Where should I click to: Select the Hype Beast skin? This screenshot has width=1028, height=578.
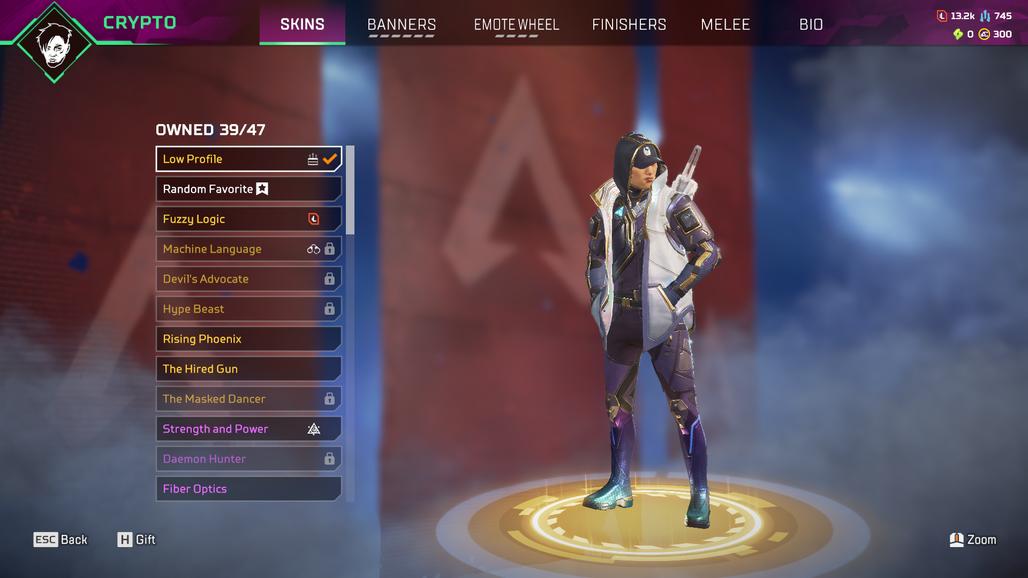(248, 309)
